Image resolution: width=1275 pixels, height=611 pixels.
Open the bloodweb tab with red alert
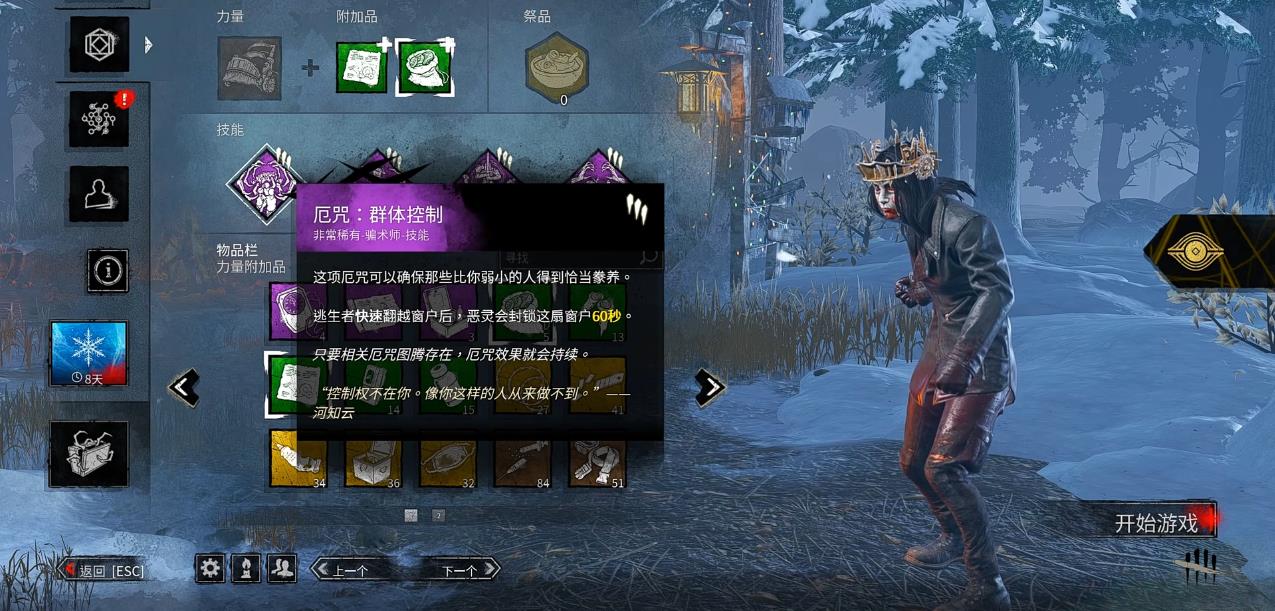tap(99, 119)
